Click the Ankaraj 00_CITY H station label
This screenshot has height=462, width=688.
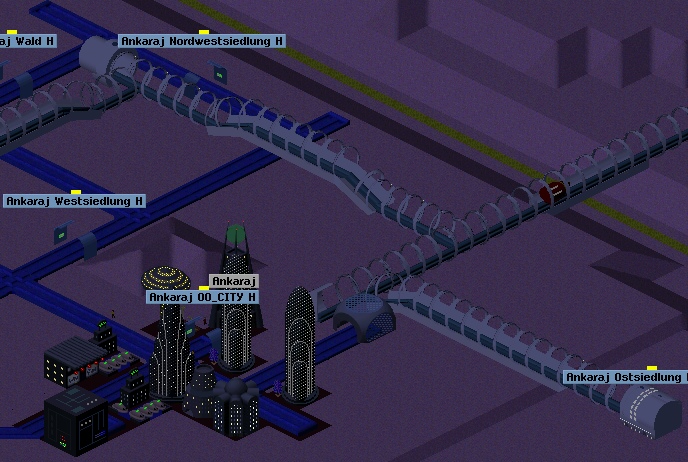(203, 297)
